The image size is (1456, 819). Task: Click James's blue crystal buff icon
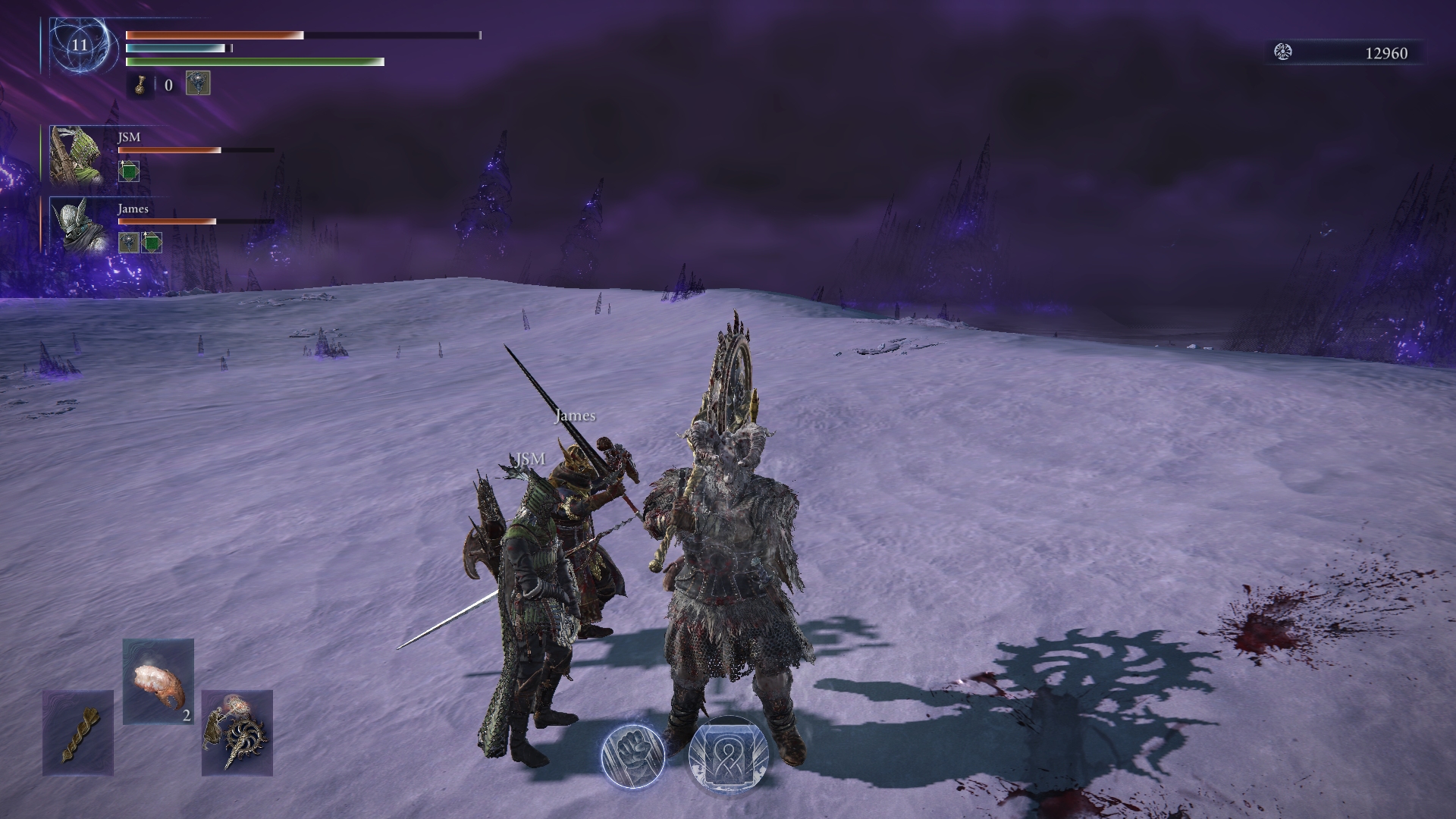coord(128,243)
